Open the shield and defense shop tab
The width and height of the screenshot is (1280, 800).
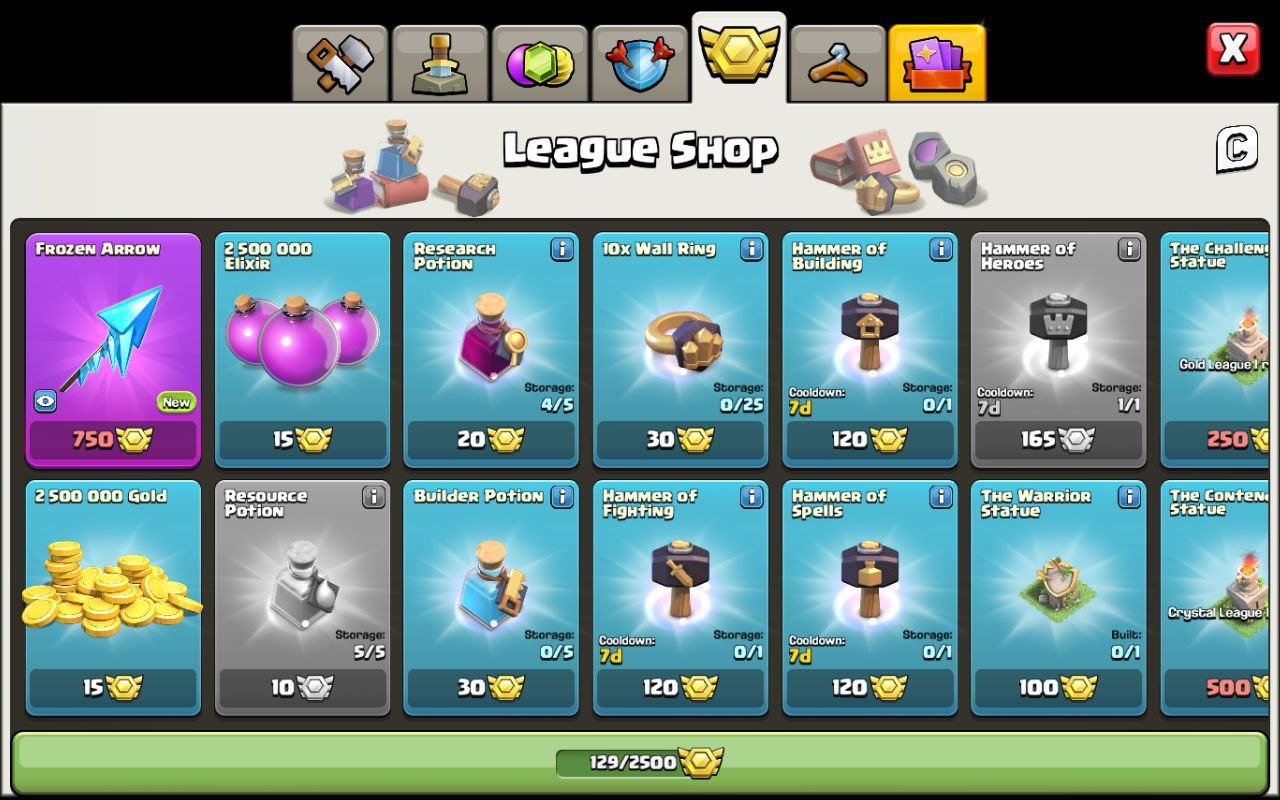tap(640, 58)
